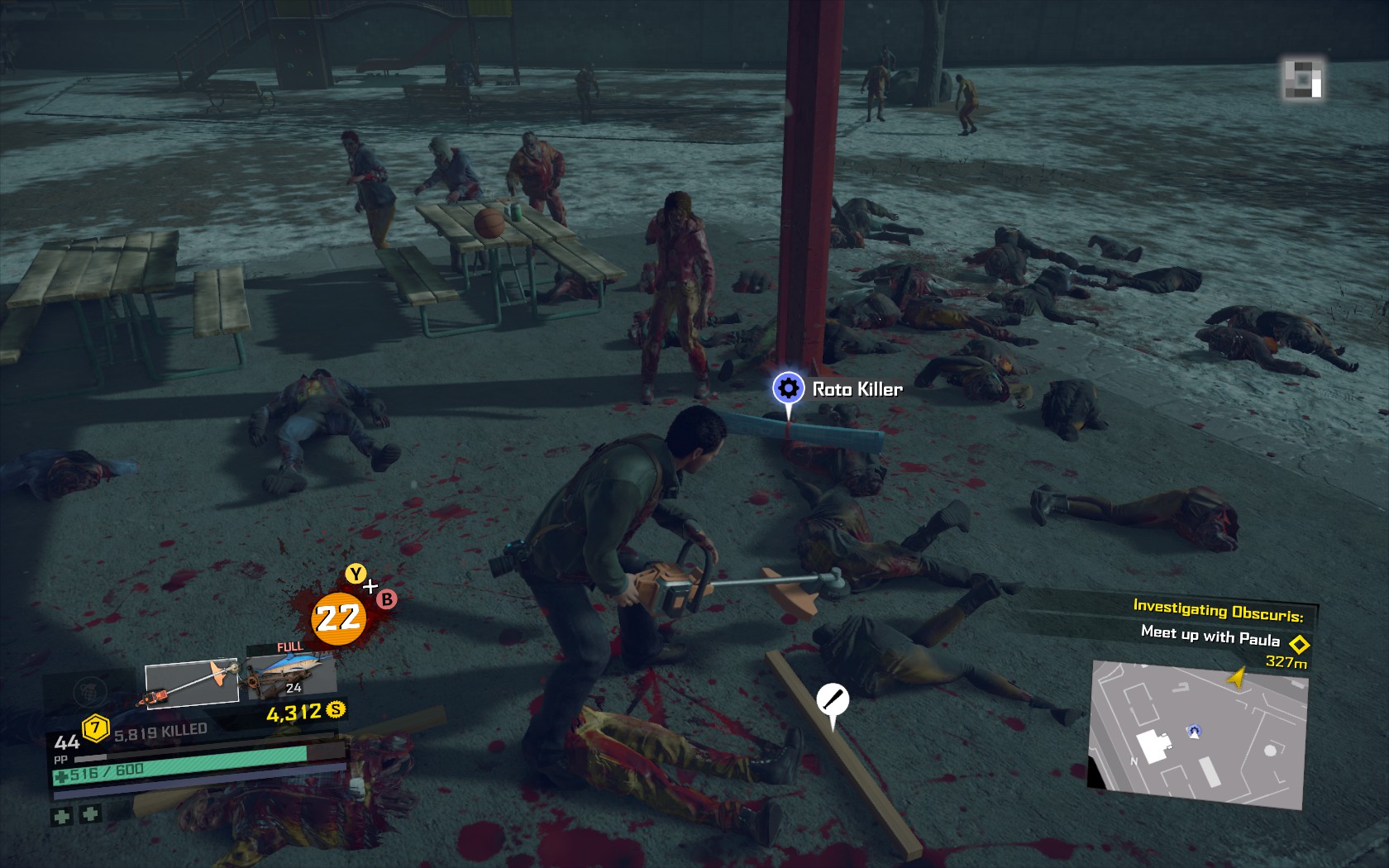Select the Roto Killer pickup gear marker
The height and width of the screenshot is (868, 1389).
(x=788, y=388)
